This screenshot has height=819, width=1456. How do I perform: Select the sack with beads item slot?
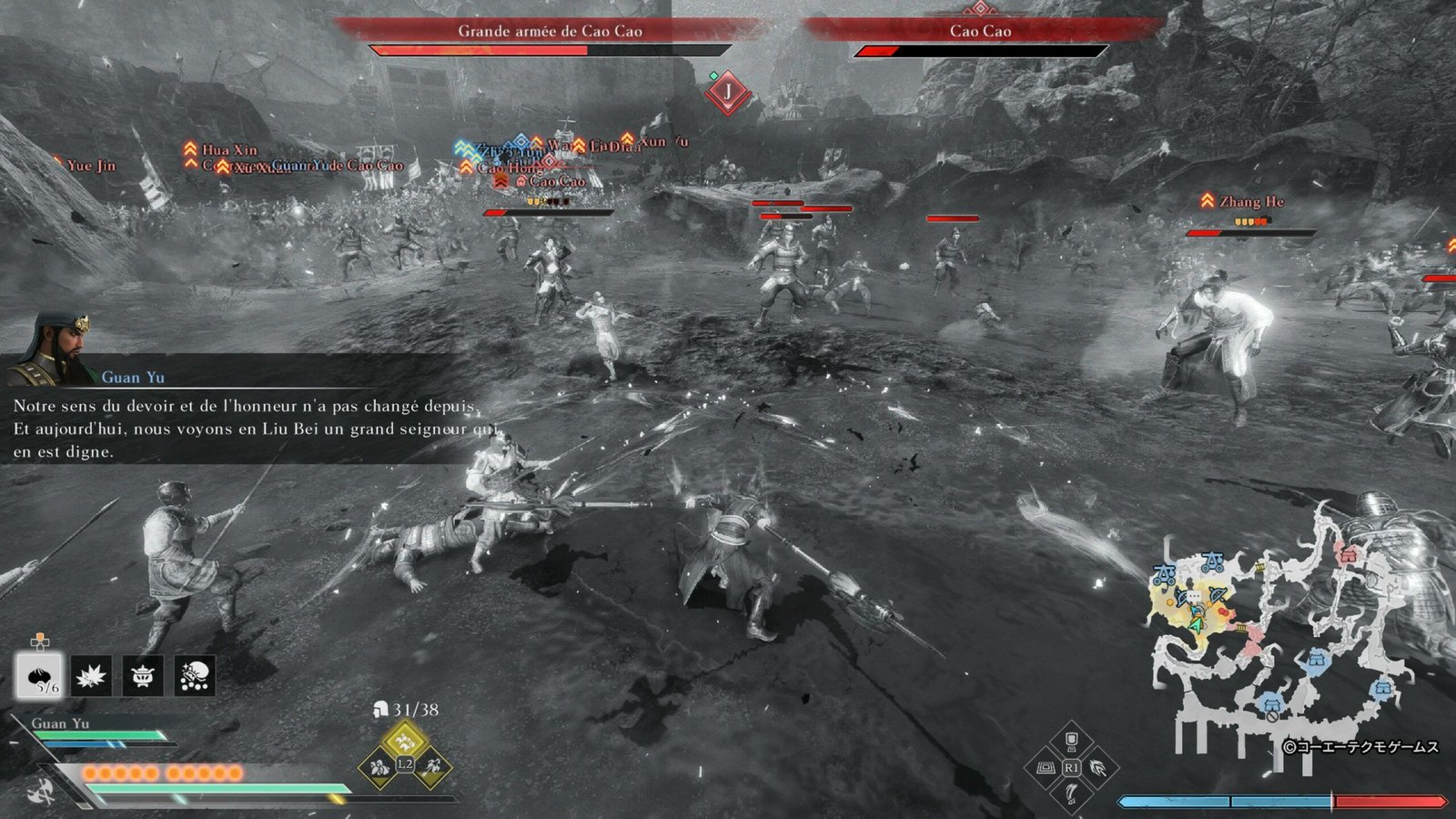(195, 676)
